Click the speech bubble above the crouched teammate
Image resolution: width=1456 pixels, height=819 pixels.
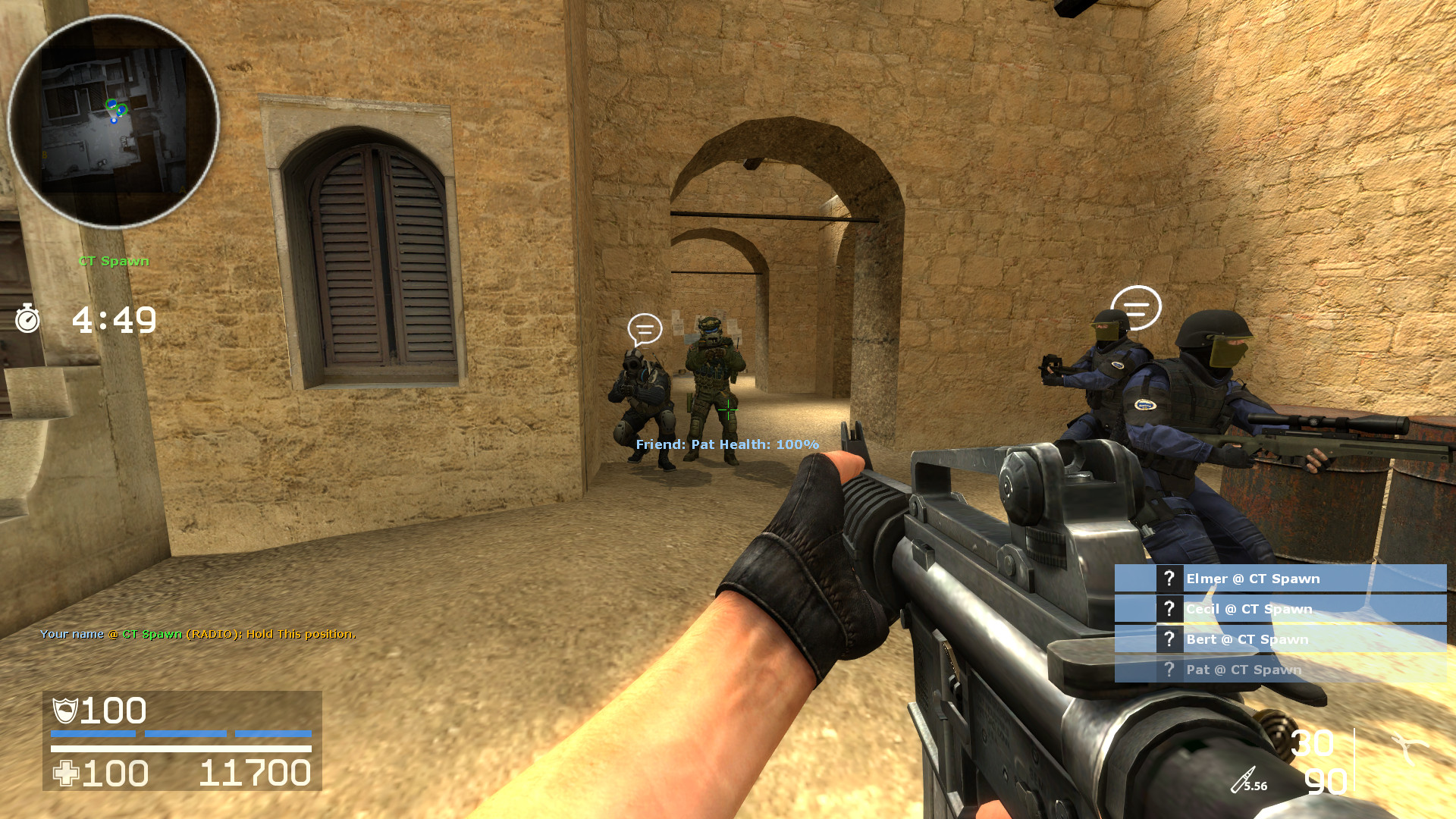645,328
